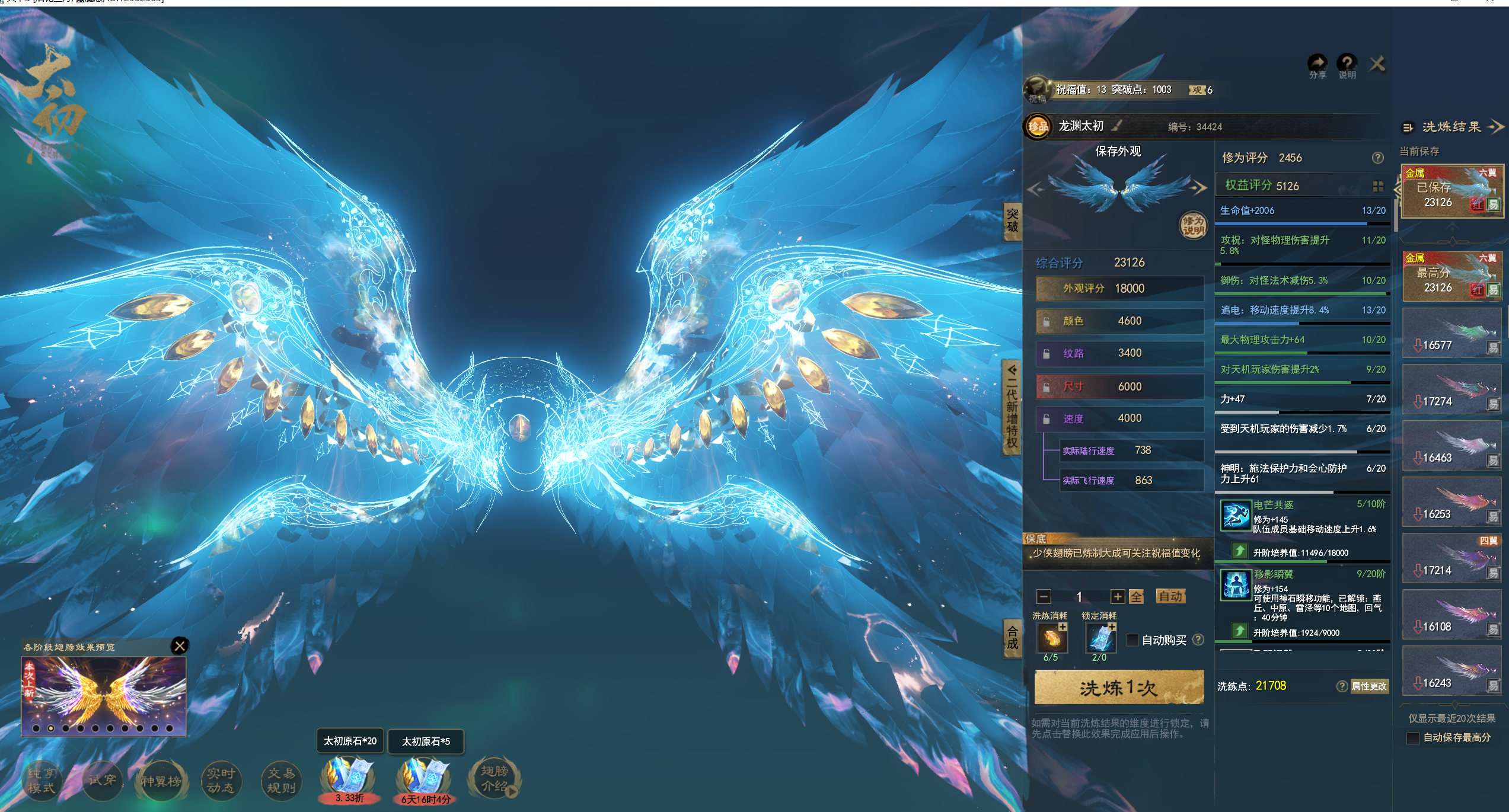Open the 说明 help description
The width and height of the screenshot is (1509, 812).
1347,65
